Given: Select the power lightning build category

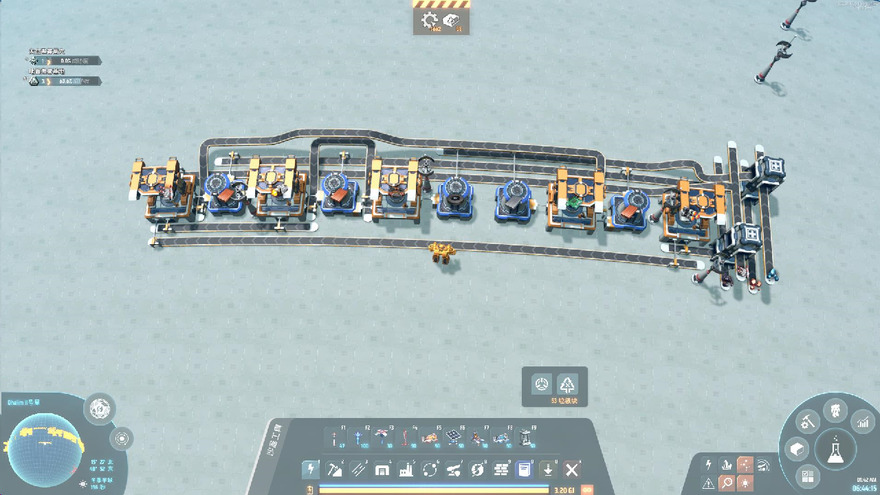Looking at the screenshot, I should point(311,469).
